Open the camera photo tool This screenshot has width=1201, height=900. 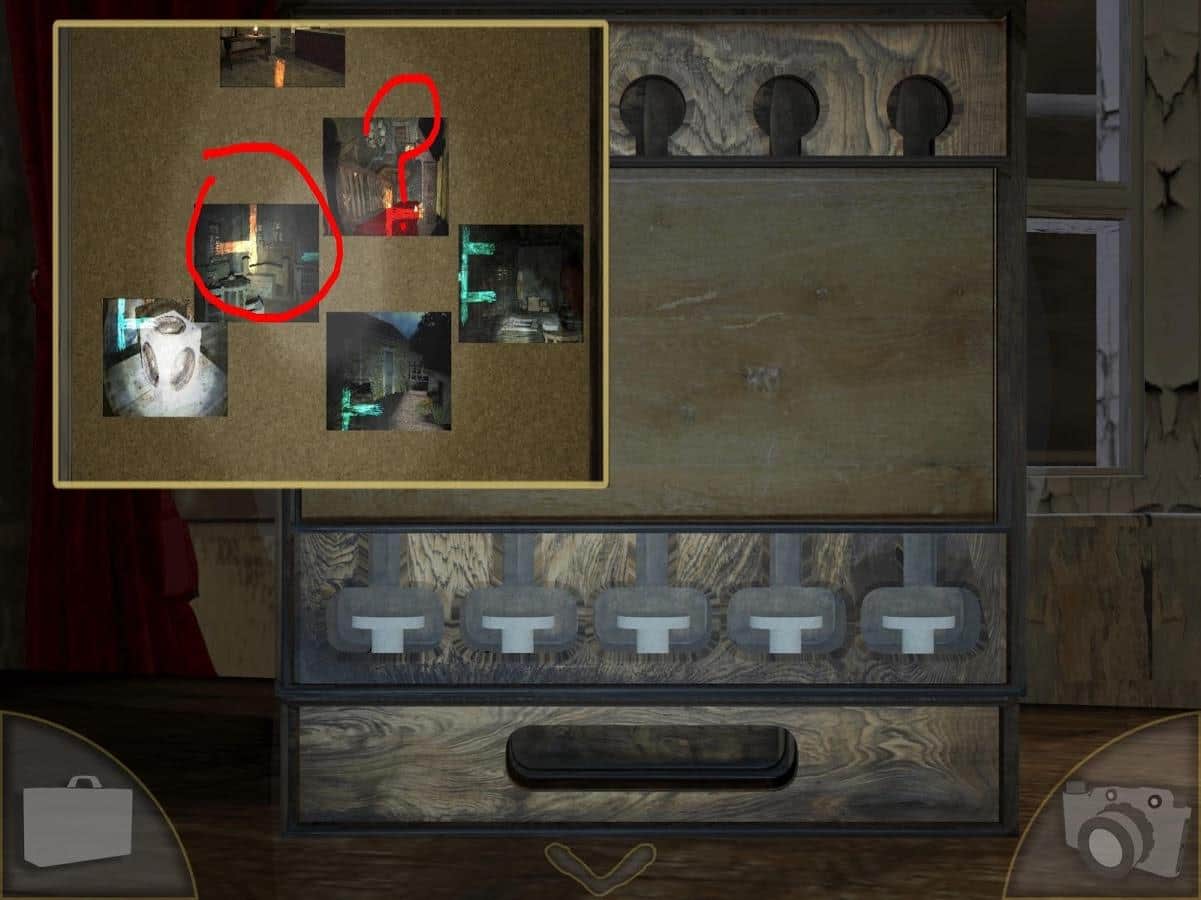point(1118,824)
